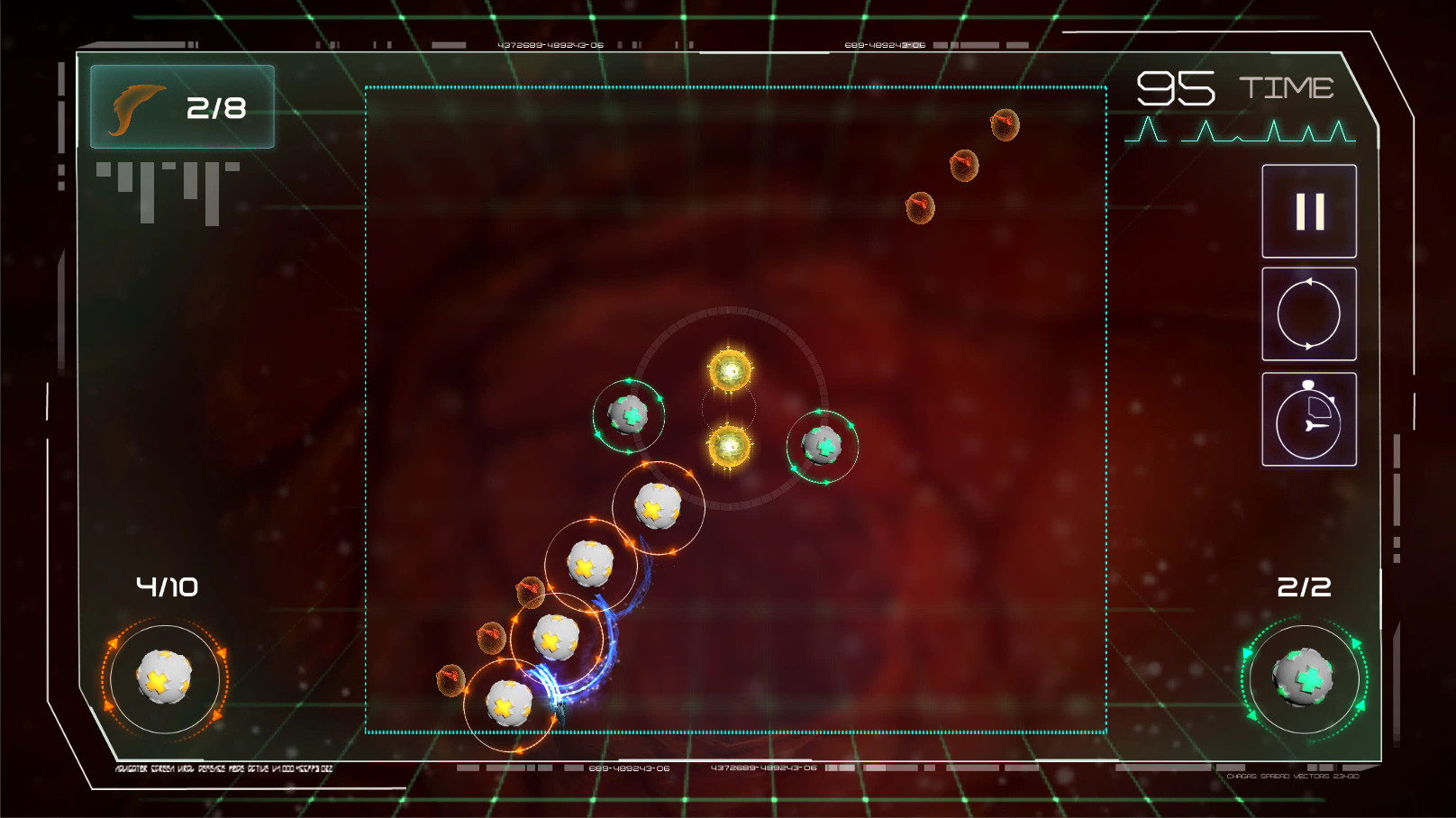Select the left green-cross cell inside its orbit ring

[x=629, y=415]
